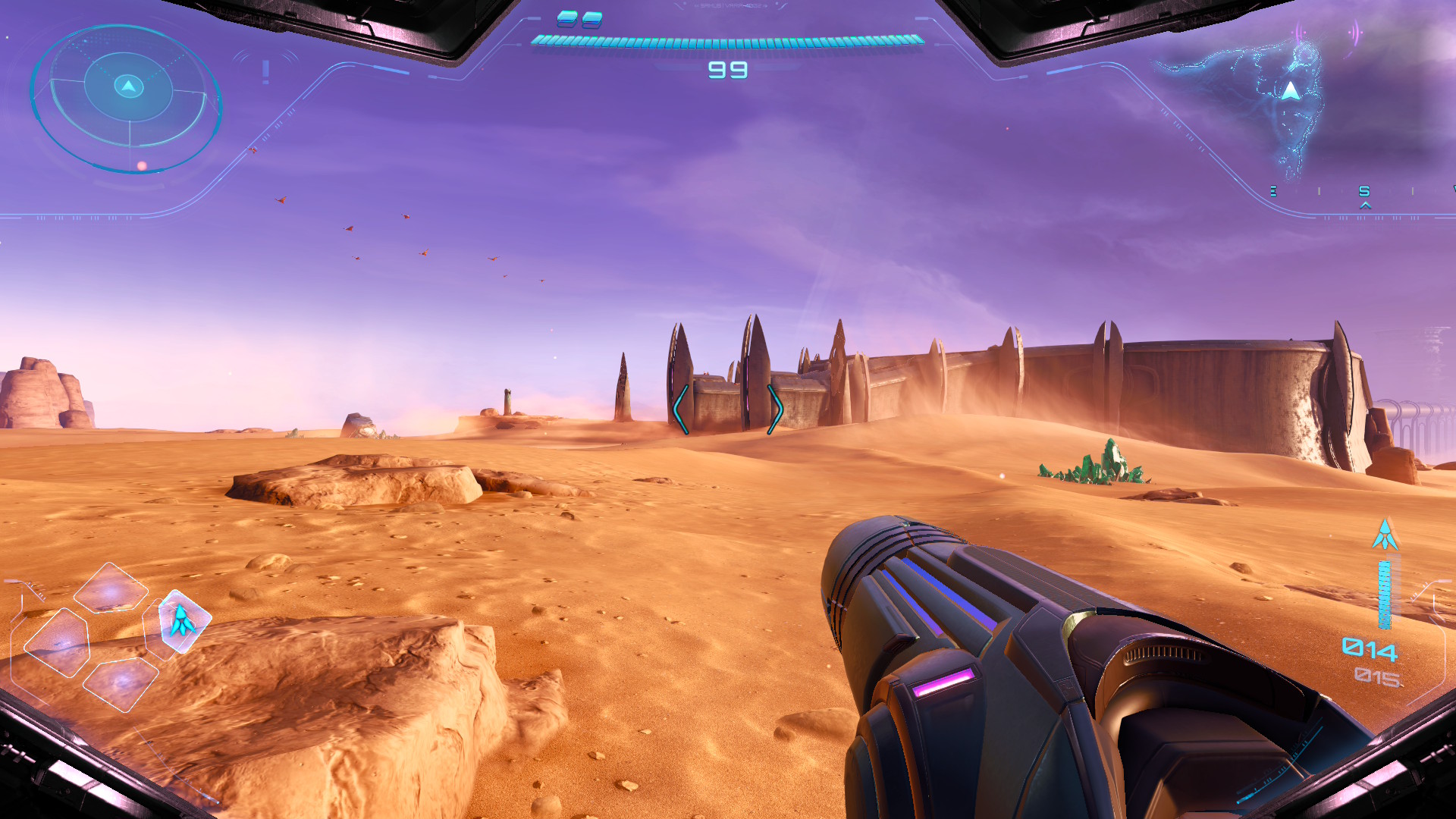Click the circular radar display
Image resolution: width=1456 pixels, height=819 pixels.
point(127,99)
